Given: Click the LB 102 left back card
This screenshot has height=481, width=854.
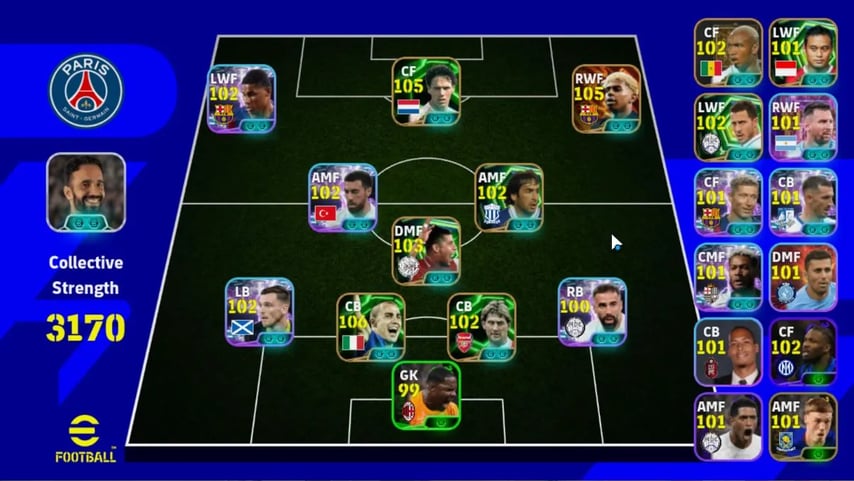Looking at the screenshot, I should point(259,312).
